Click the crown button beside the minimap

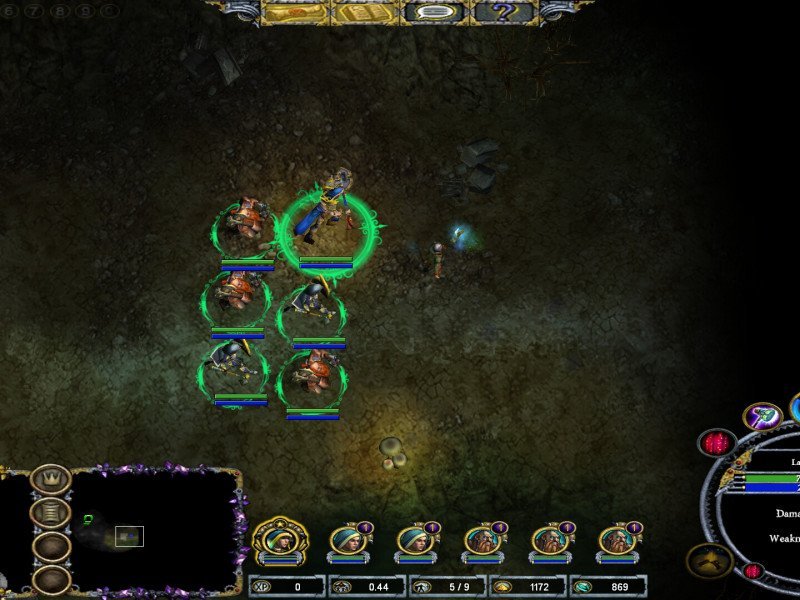click(x=50, y=480)
